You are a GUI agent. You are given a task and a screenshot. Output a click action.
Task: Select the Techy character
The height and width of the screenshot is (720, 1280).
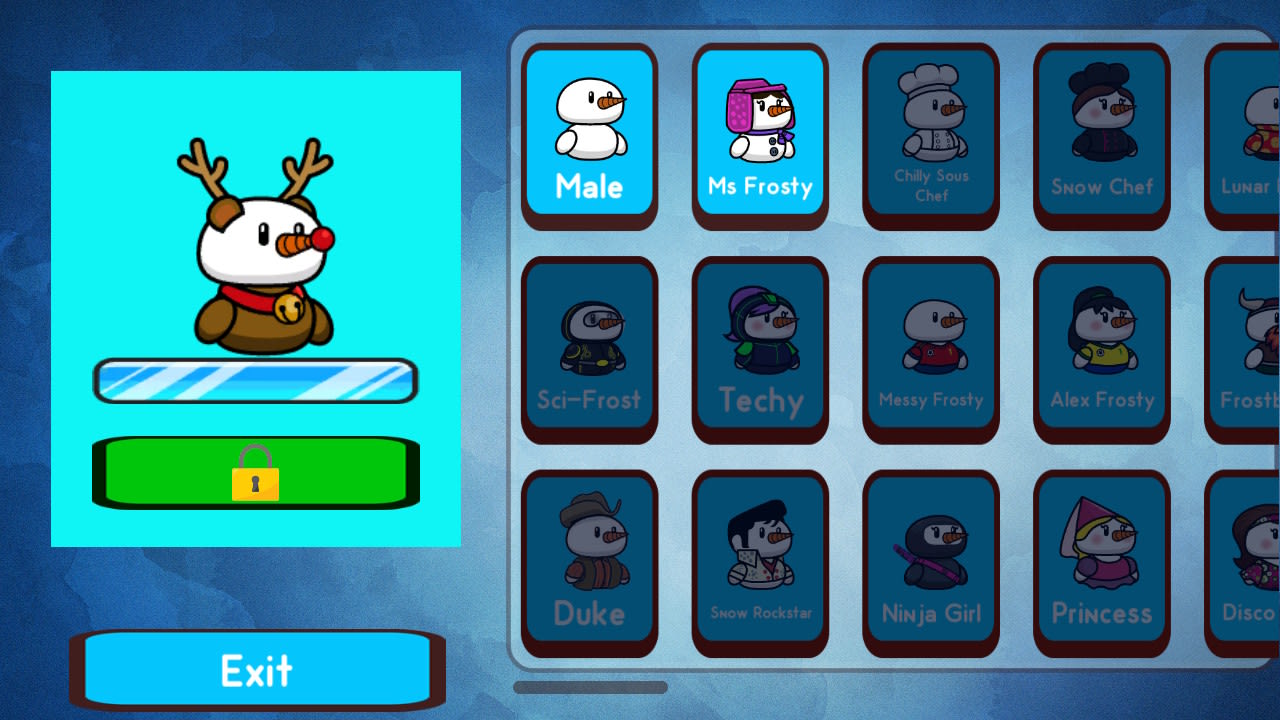click(760, 347)
